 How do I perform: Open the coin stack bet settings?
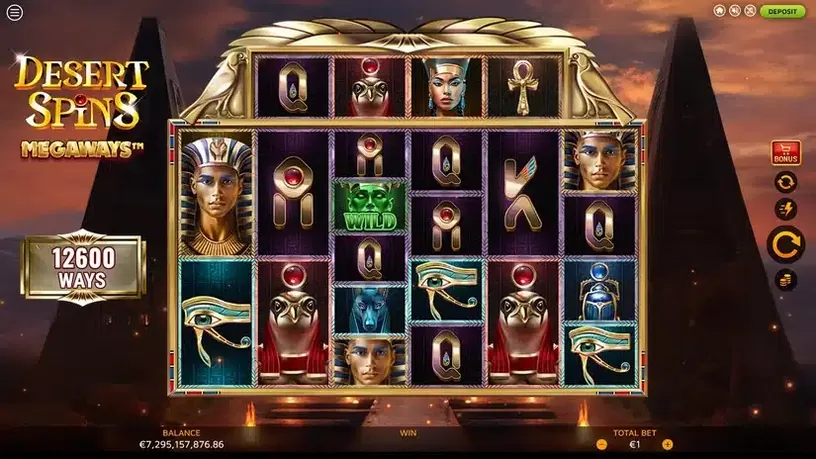coord(785,279)
